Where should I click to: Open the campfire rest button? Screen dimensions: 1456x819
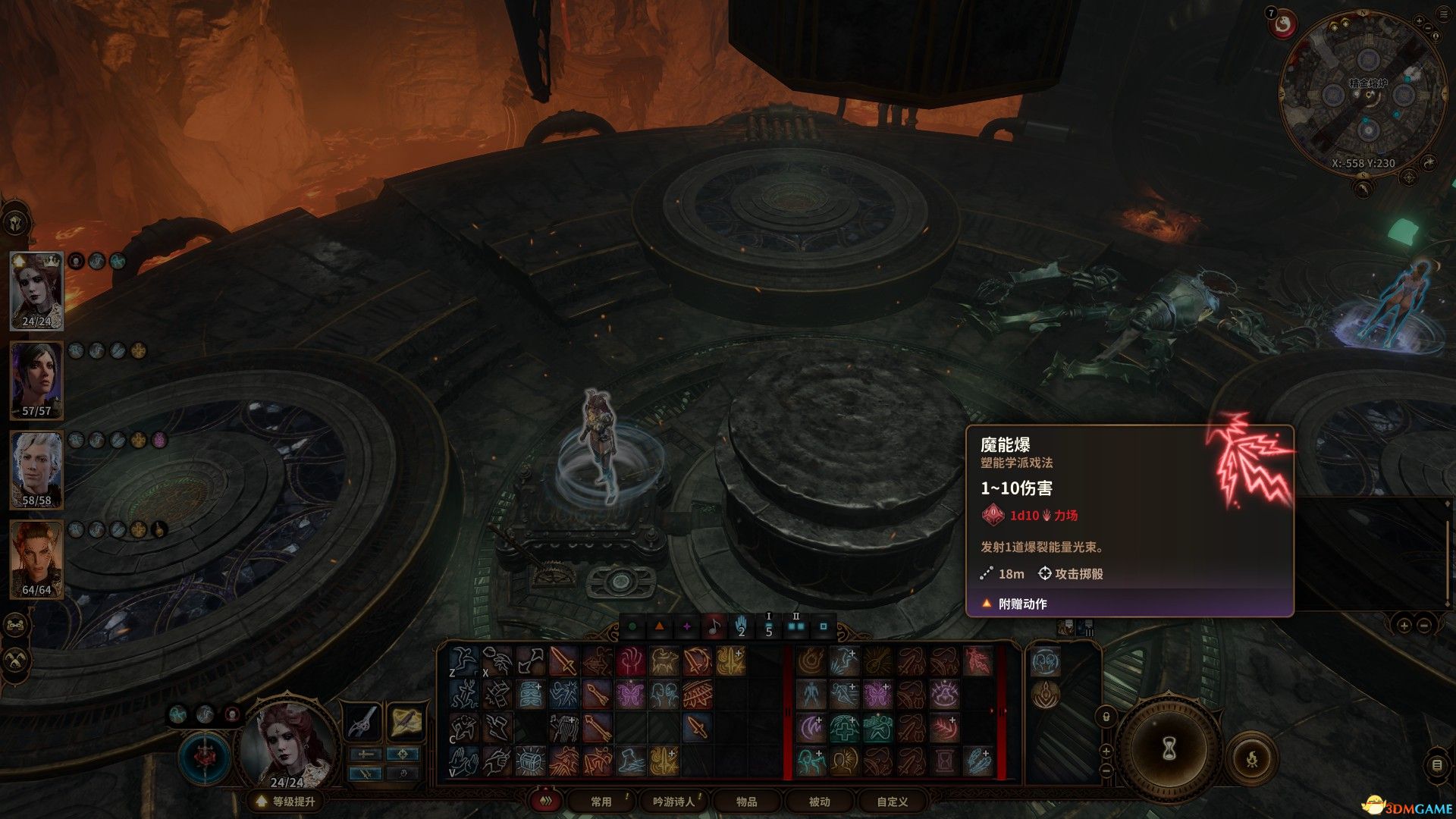click(1252, 758)
